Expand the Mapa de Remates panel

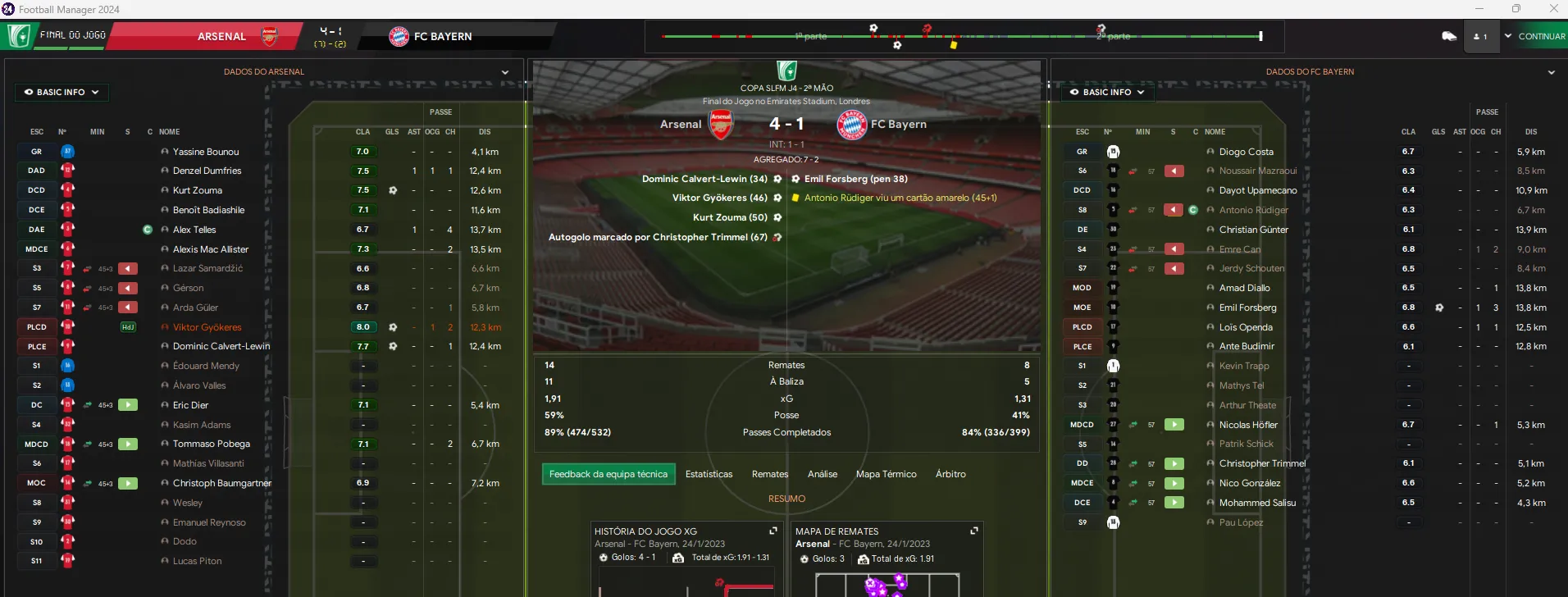tap(974, 531)
